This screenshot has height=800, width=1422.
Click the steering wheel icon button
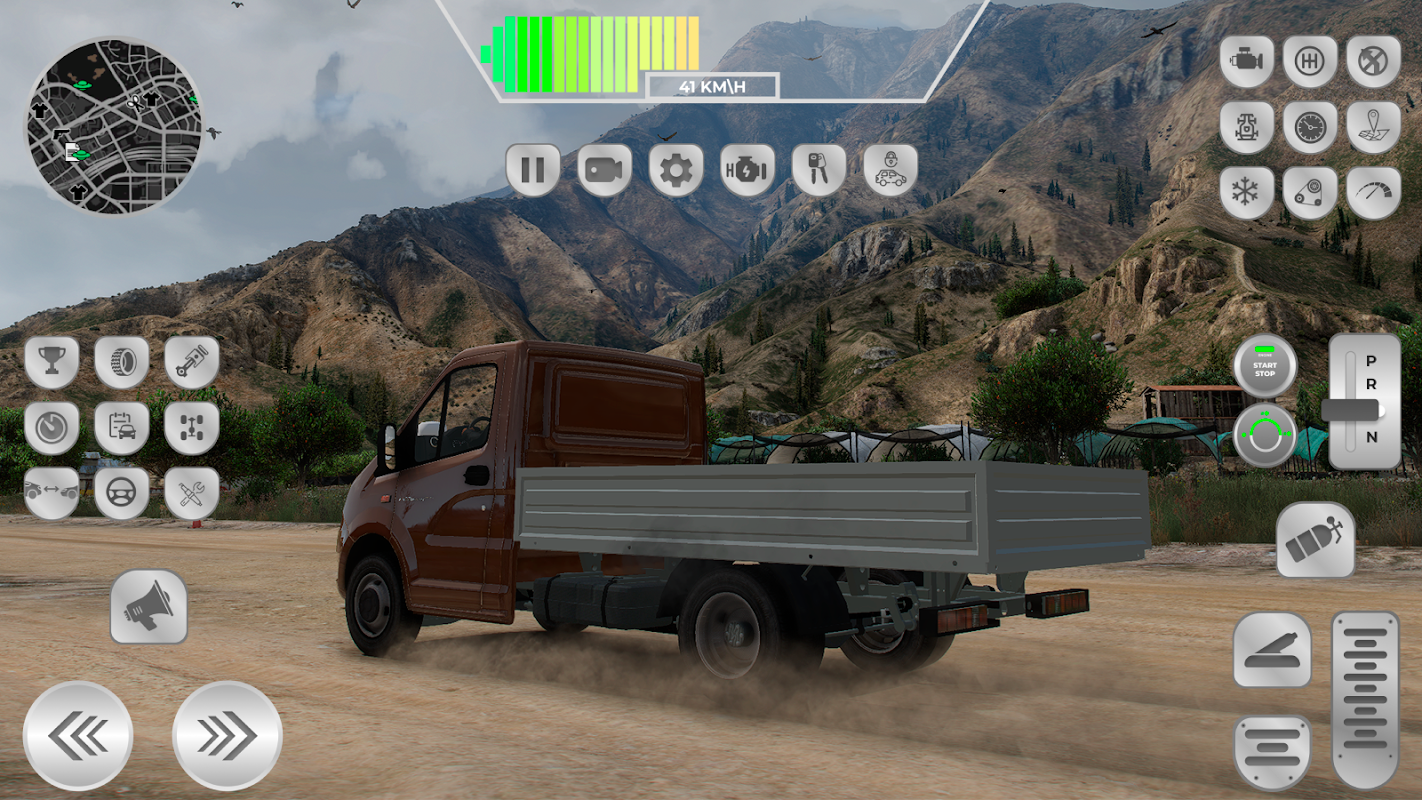(122, 493)
